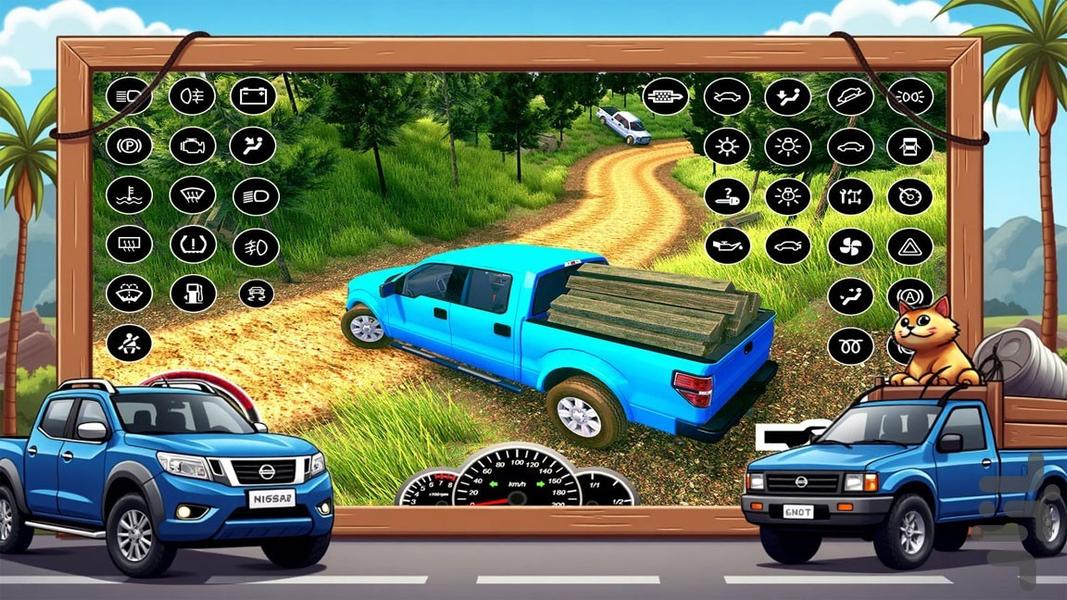Activate the hazard triangle icon
Viewport: 1067px width, 600px height.
pos(909,245)
